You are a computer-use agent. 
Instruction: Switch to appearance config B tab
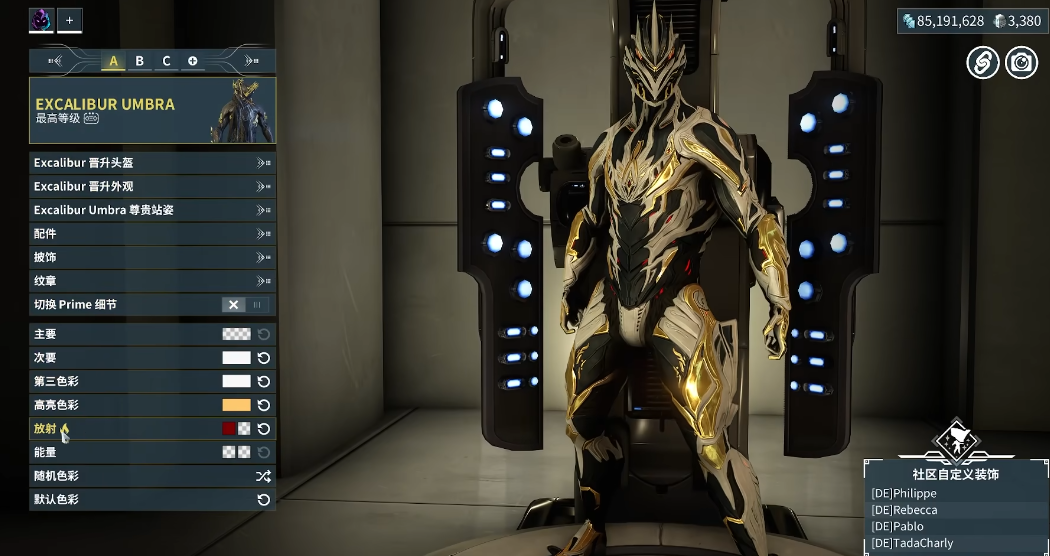[x=140, y=61]
